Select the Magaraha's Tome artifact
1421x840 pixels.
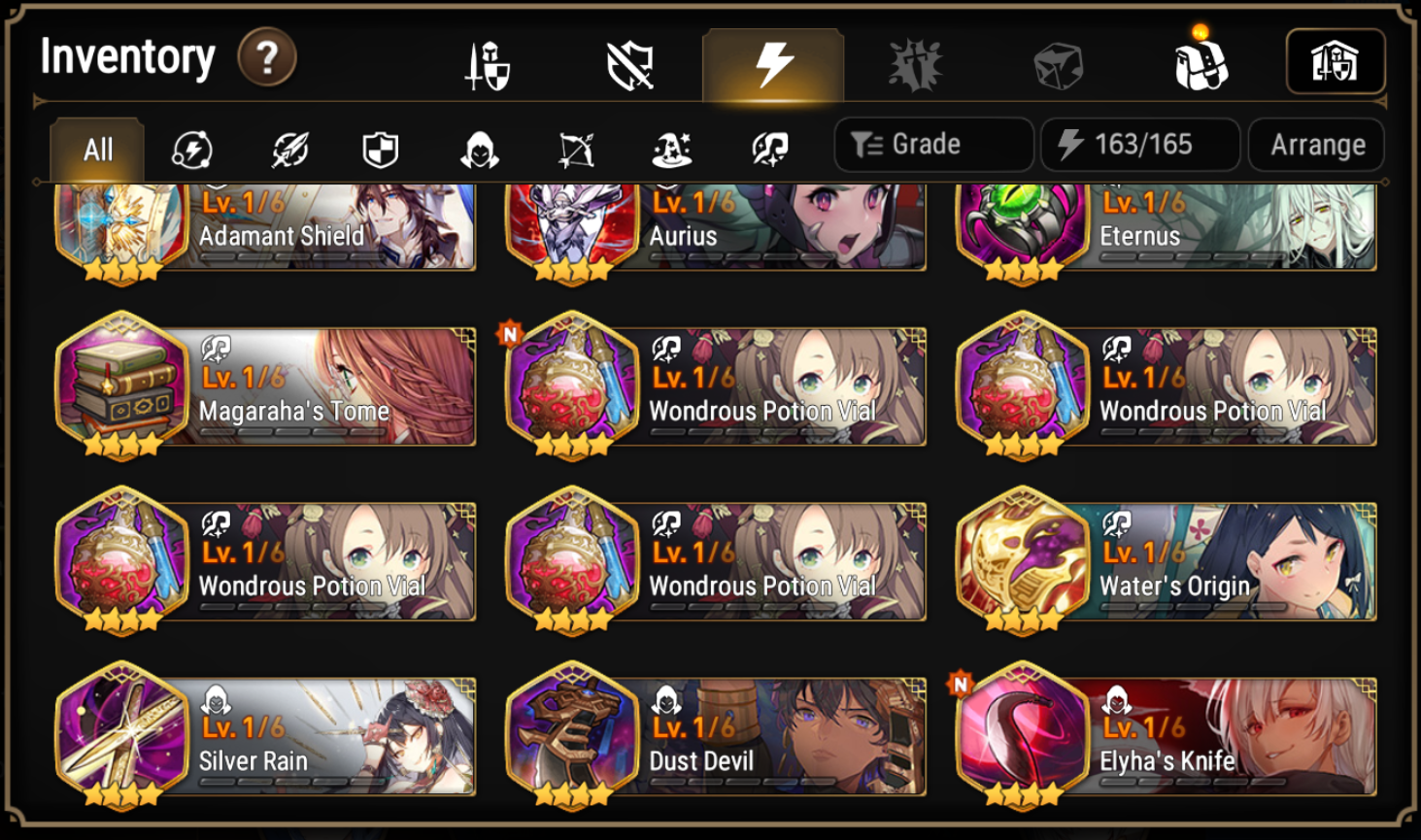point(264,386)
